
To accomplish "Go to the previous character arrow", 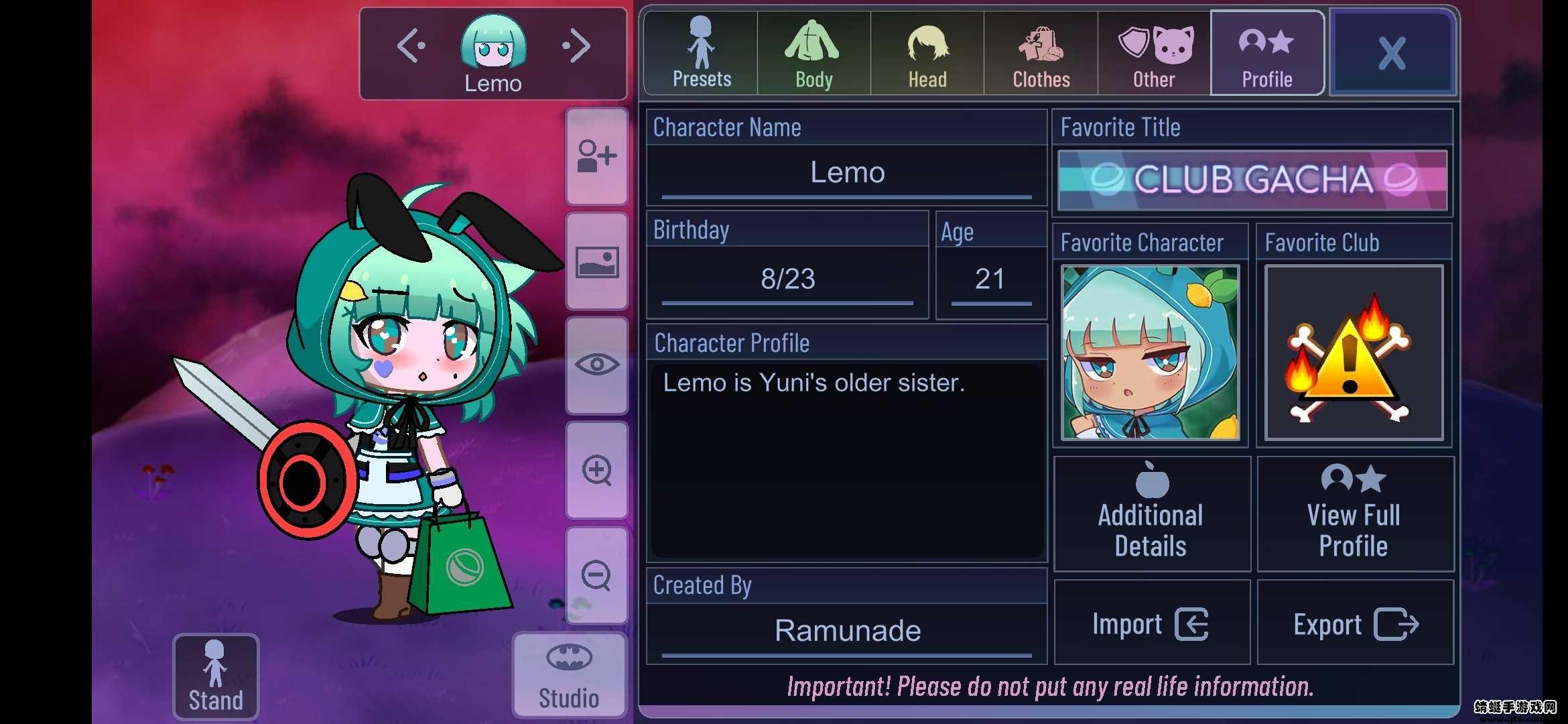I will pyautogui.click(x=411, y=46).
